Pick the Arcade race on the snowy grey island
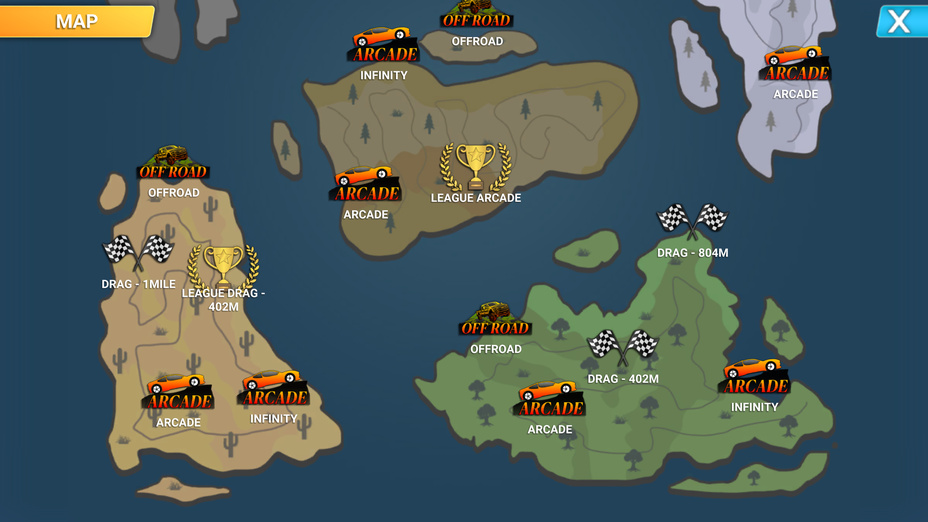 [x=795, y=66]
